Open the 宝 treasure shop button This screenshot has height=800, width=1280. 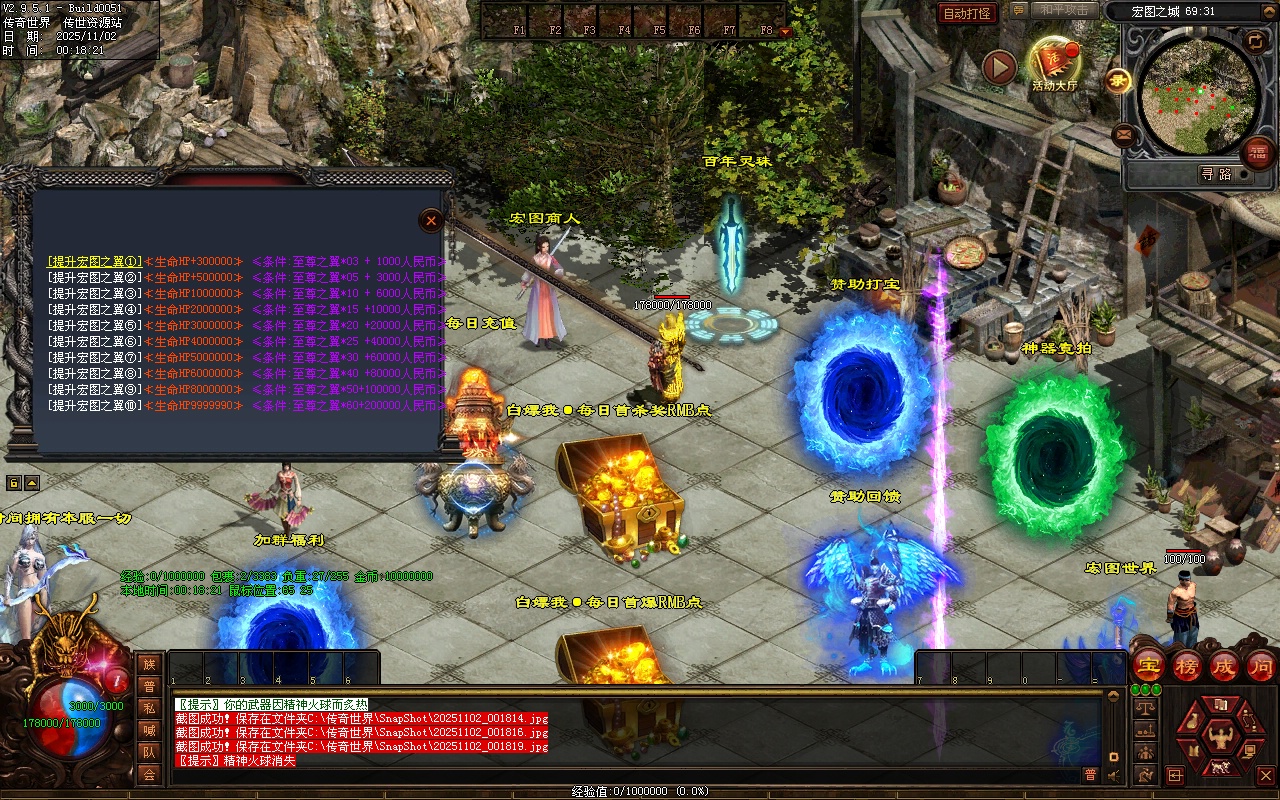(x=1149, y=666)
